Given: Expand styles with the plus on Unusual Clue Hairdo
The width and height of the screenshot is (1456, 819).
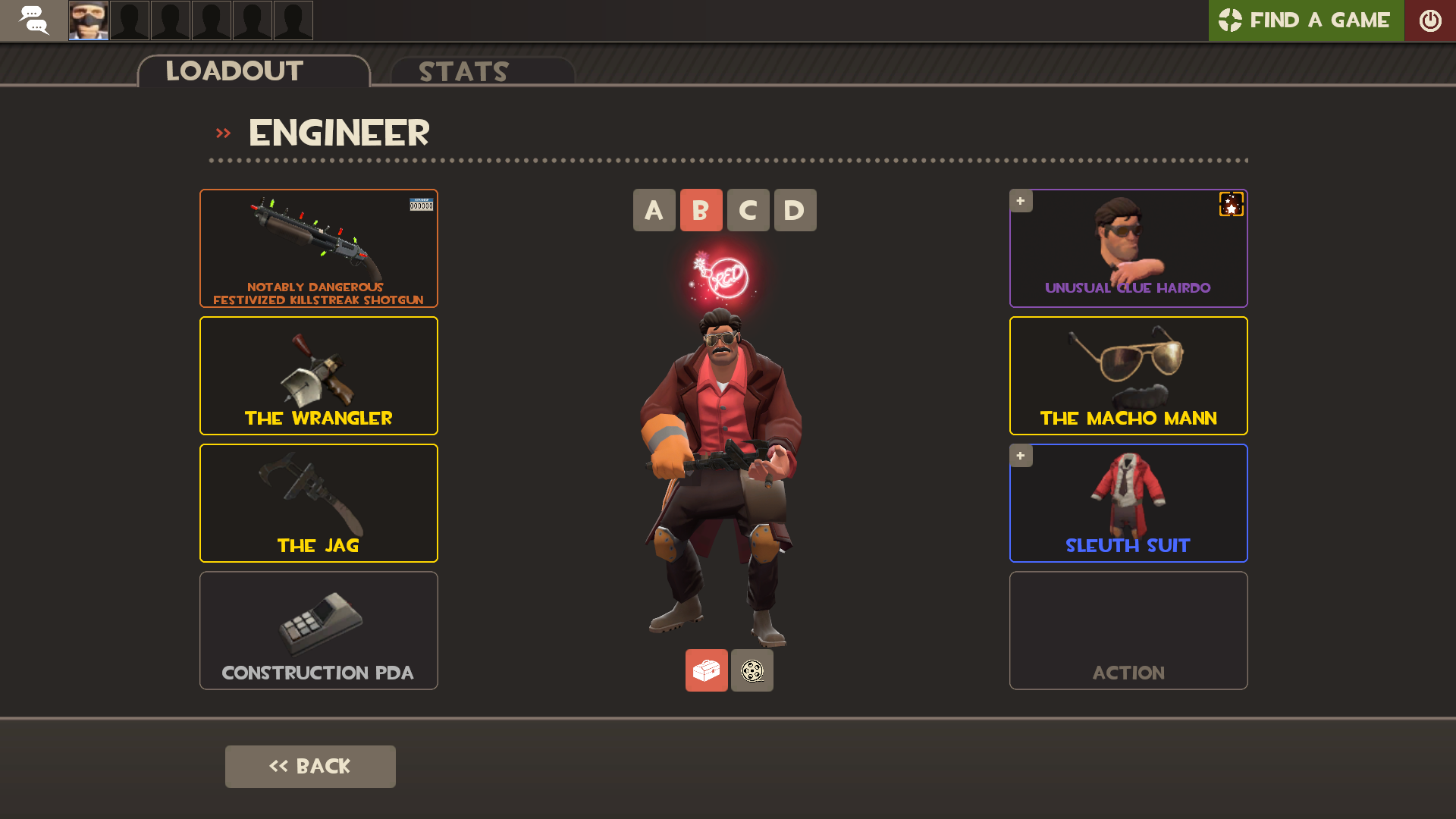Looking at the screenshot, I should [x=1021, y=200].
